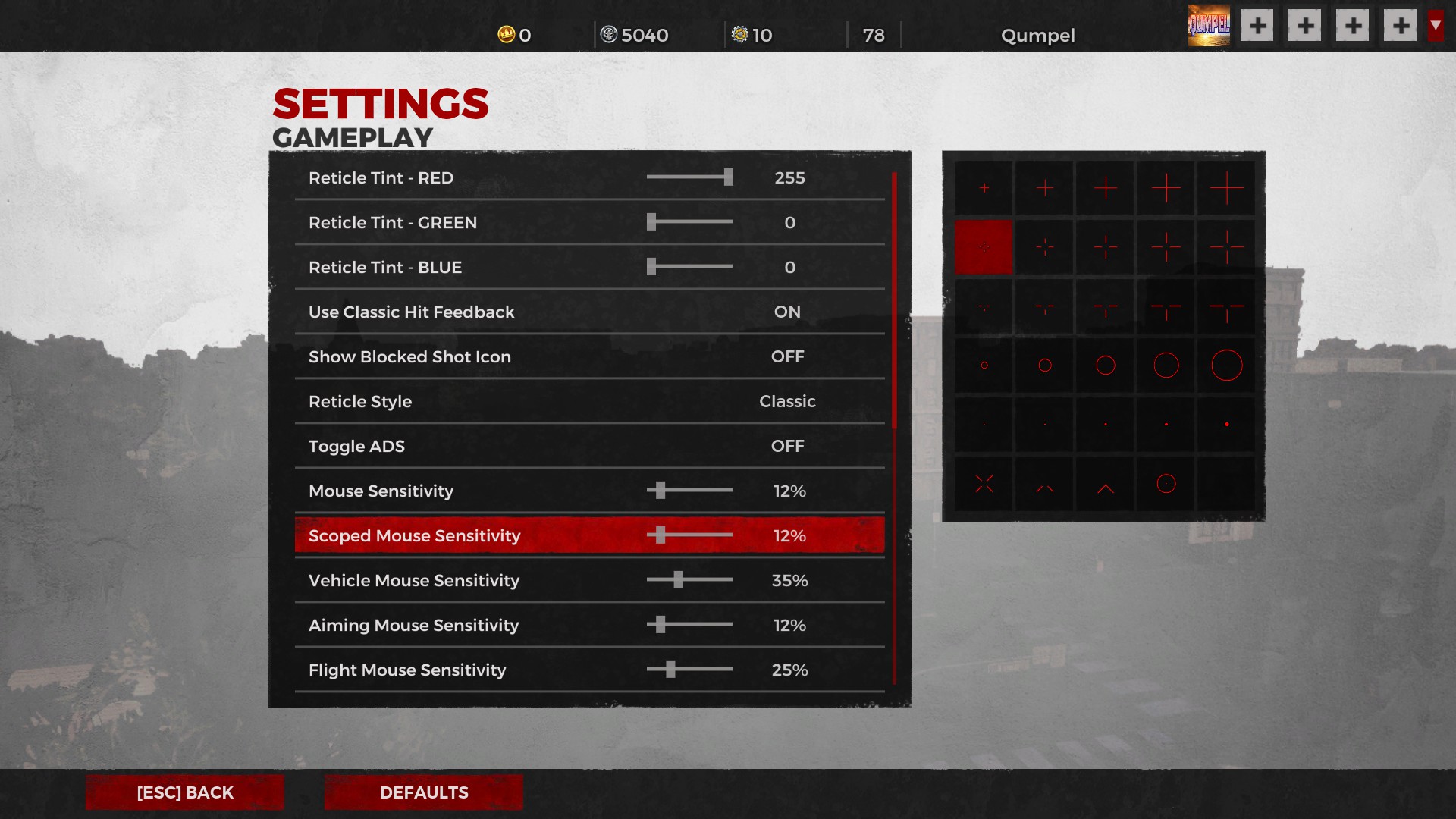
Task: Set the Aiming Mouse Sensitivity slider
Action: point(661,625)
